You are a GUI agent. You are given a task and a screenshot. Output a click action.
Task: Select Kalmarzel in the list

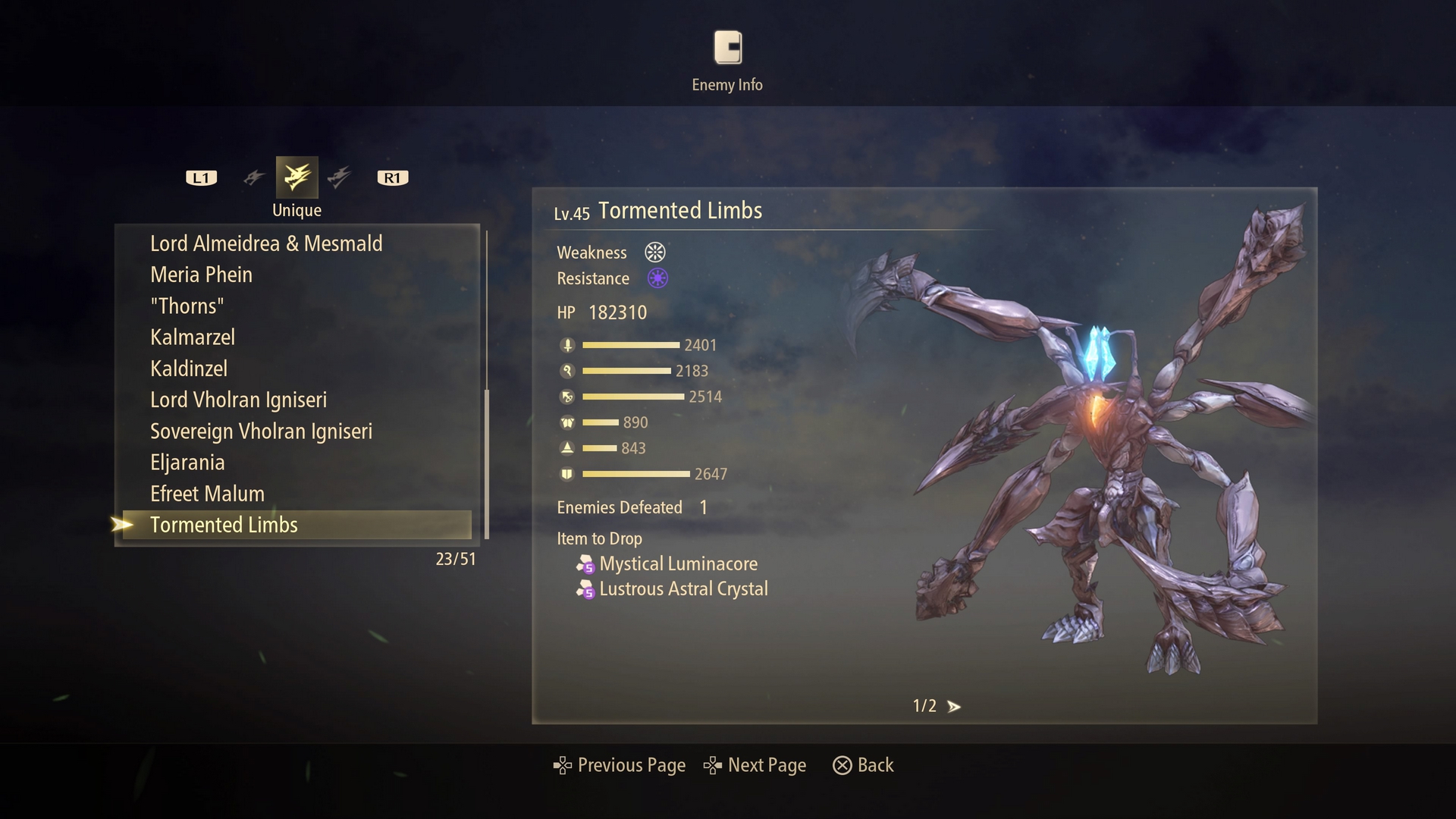click(x=193, y=337)
